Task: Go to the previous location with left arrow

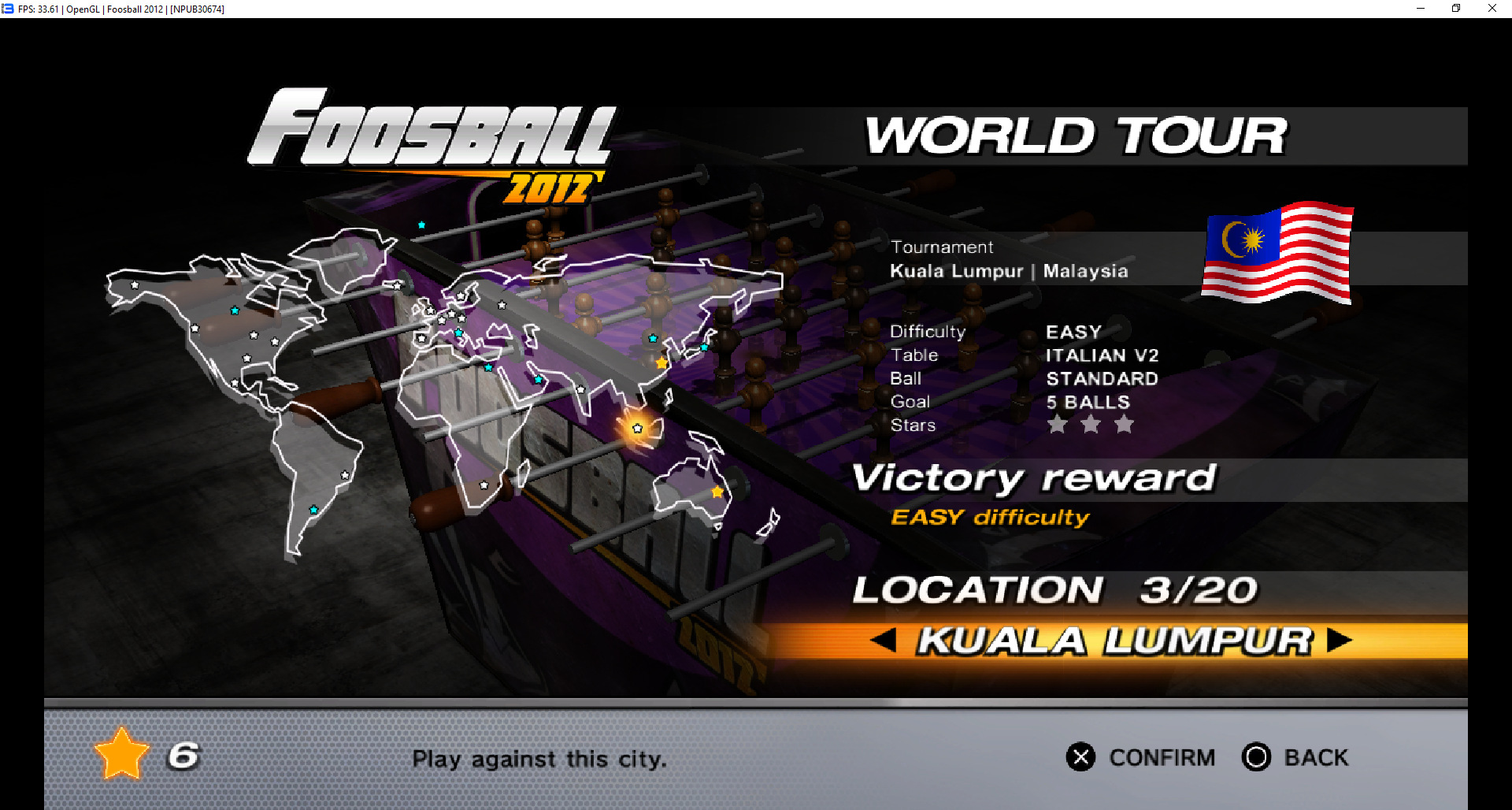Action: coord(884,640)
